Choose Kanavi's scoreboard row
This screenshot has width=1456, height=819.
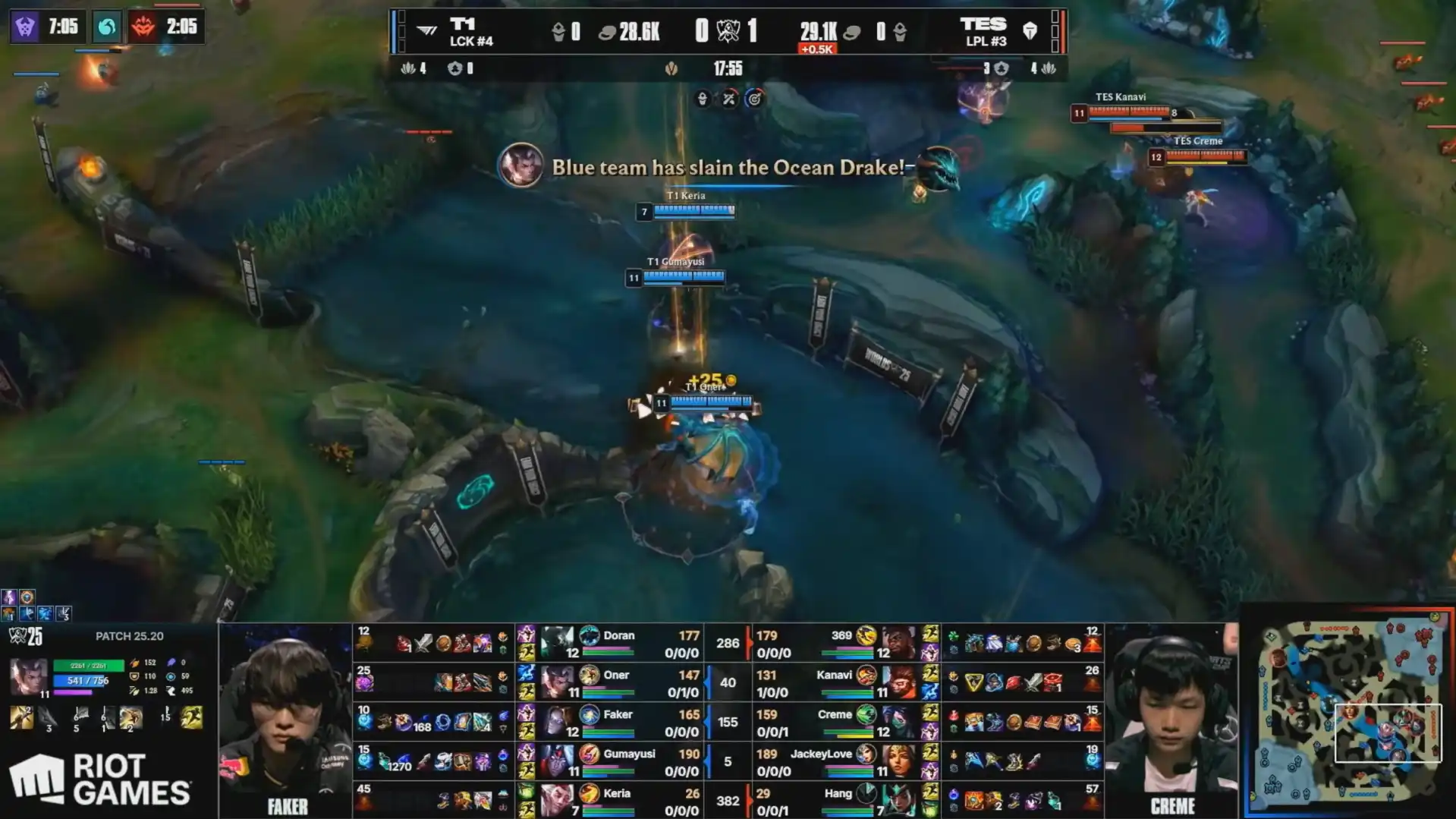click(835, 682)
